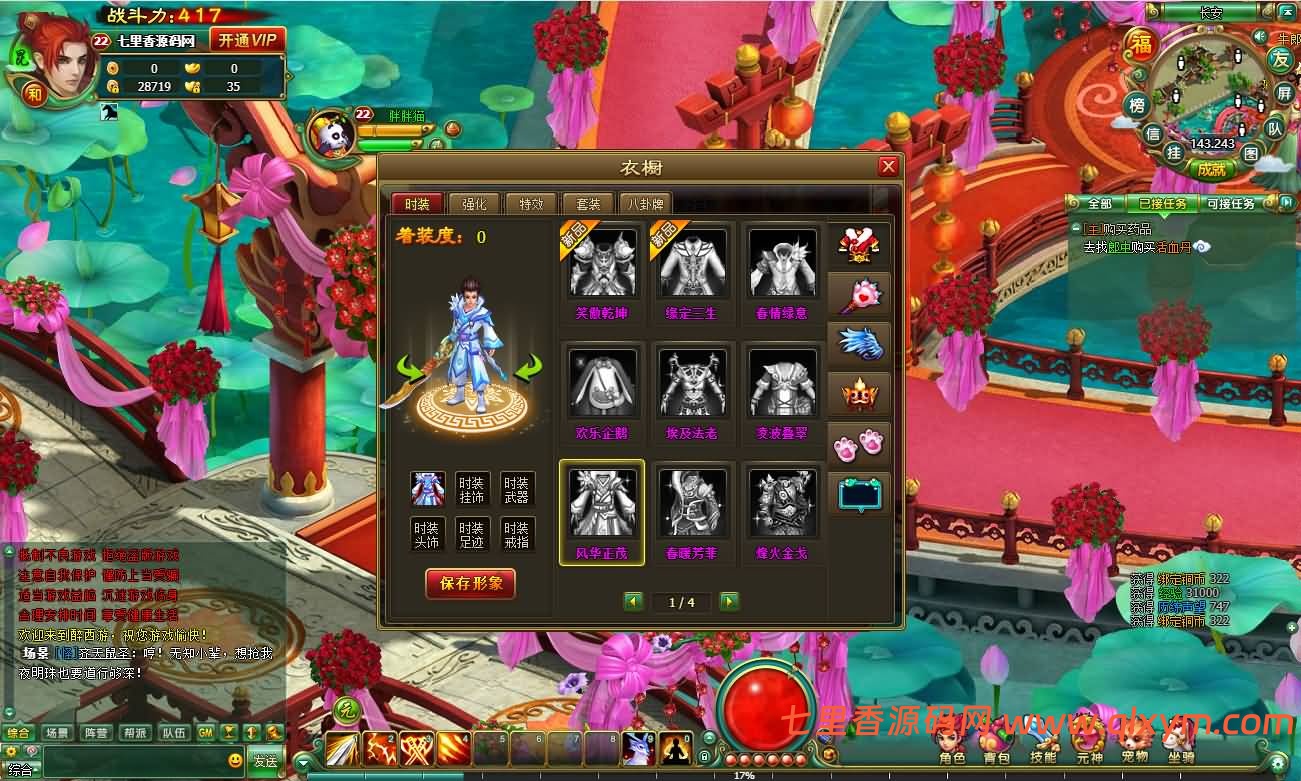This screenshot has width=1301, height=781.
Task: Switch to the 强化 tab in the wardrobe
Action: pos(473,203)
